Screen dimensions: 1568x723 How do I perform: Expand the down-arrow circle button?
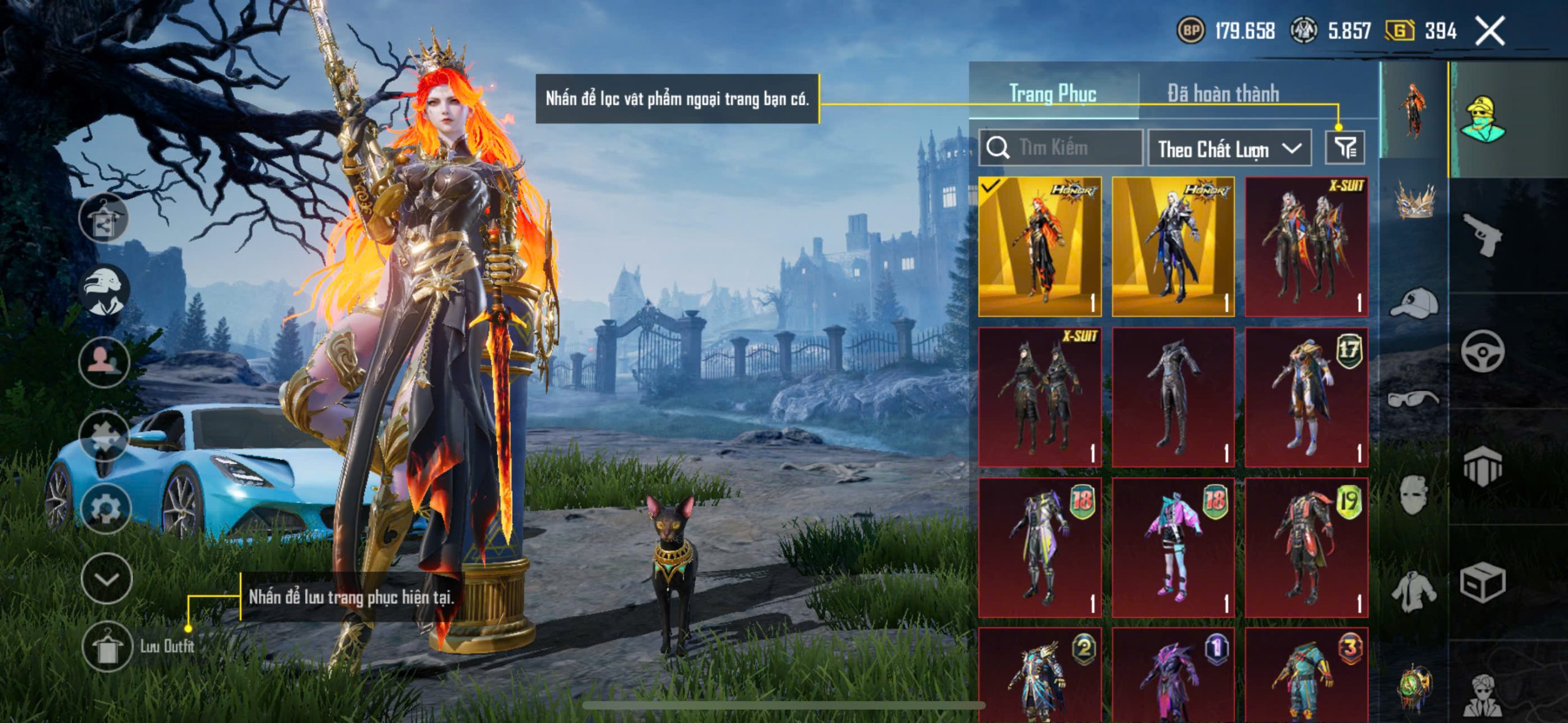107,579
